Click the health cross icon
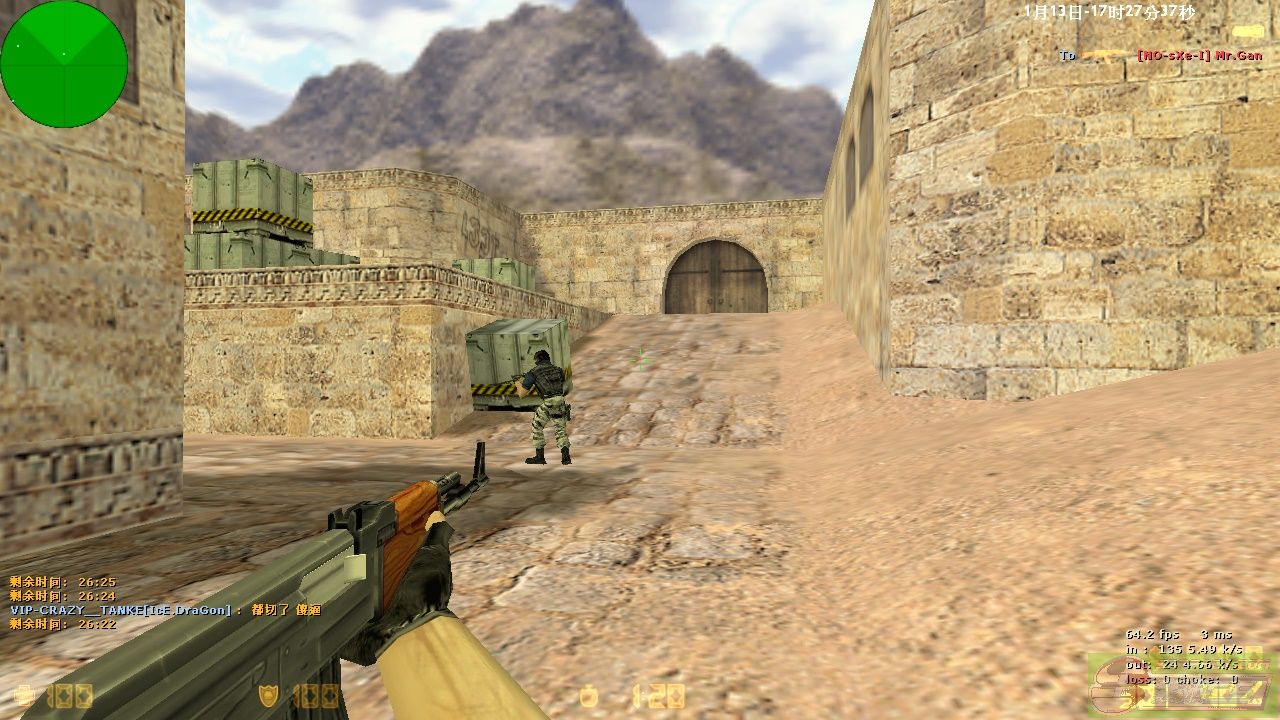The width and height of the screenshot is (1280, 720). (x=23, y=695)
